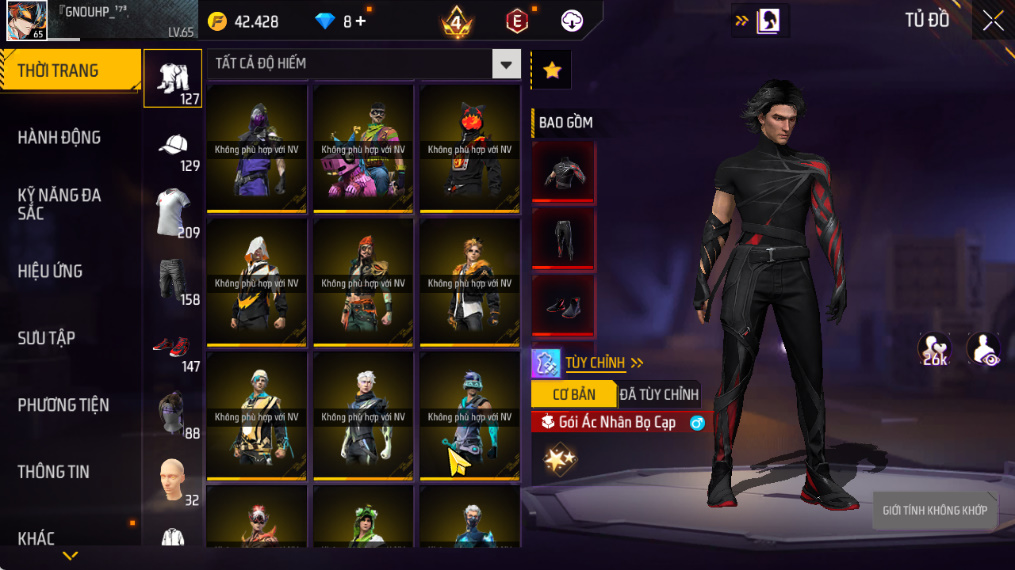The width and height of the screenshot is (1015, 570).
Task: Switch to the Hành Động section
Action: tap(60, 138)
